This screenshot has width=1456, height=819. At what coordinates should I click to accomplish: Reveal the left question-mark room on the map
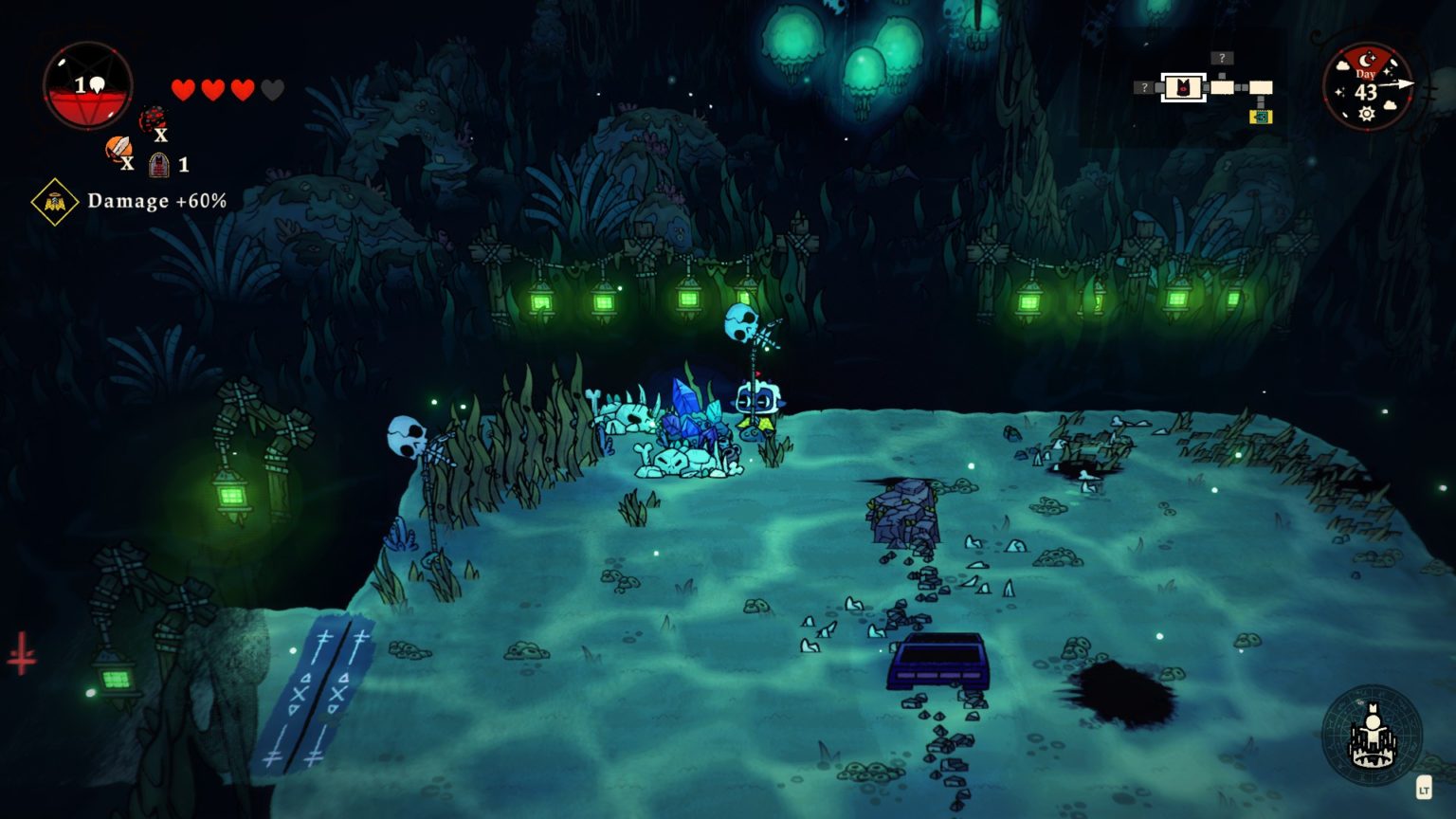point(1144,86)
